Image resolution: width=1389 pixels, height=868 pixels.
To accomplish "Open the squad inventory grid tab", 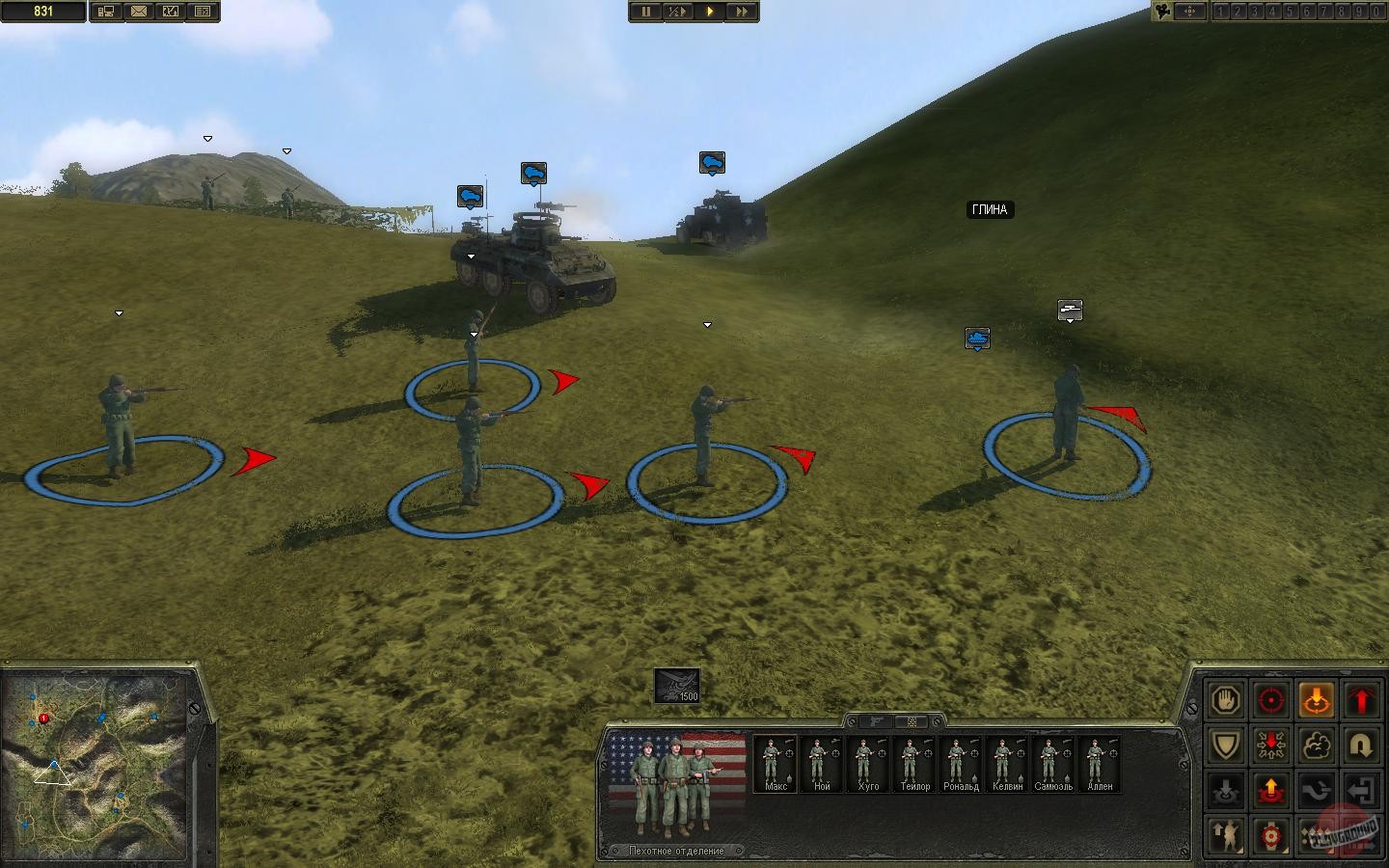I will (x=911, y=720).
